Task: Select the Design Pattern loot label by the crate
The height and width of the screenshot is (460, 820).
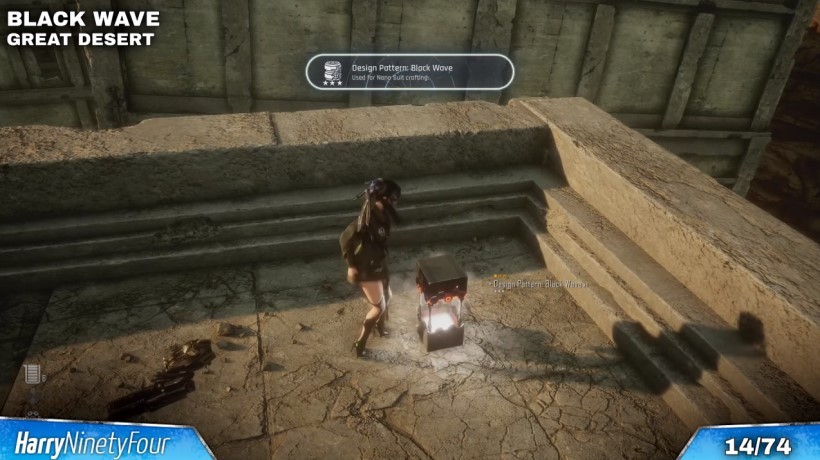Action: tap(540, 284)
